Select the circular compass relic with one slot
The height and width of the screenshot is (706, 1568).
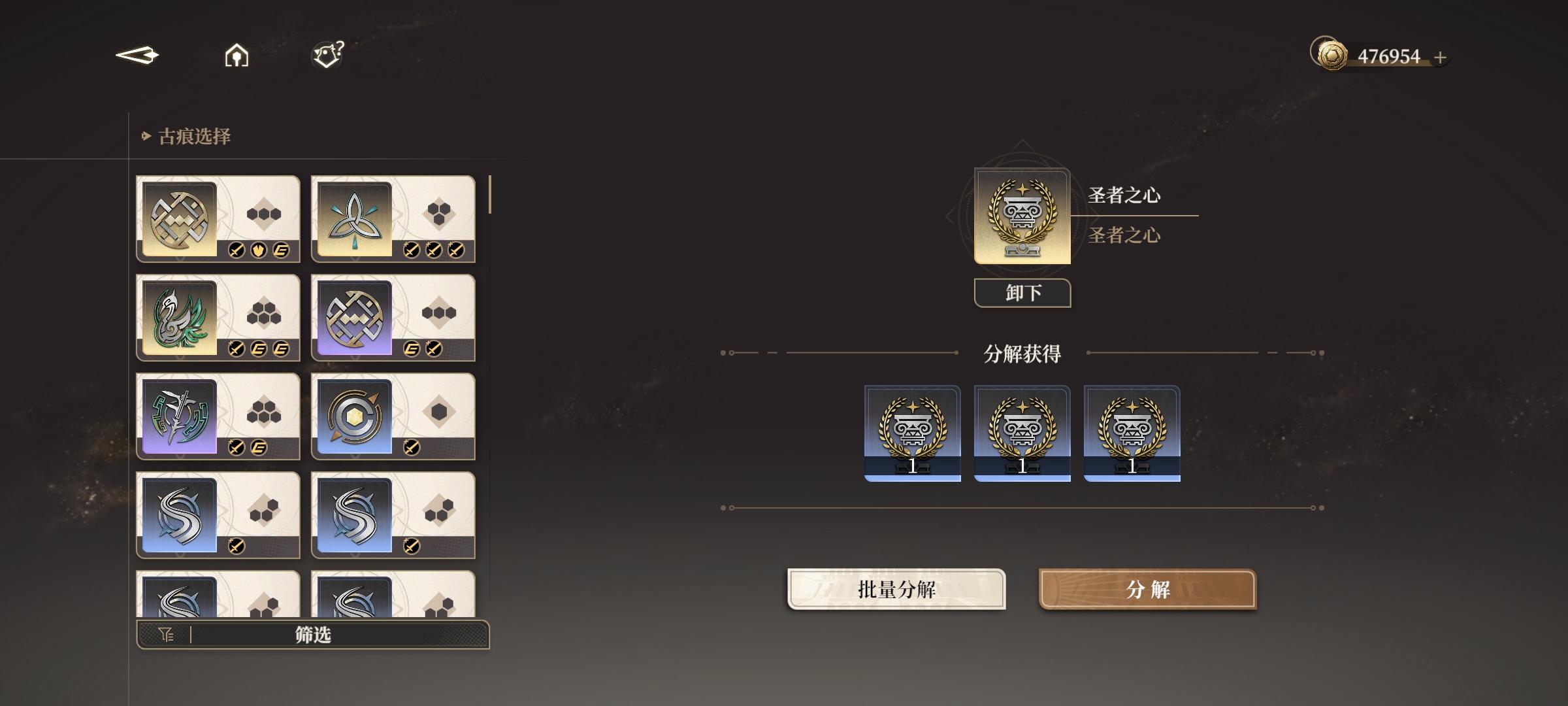coord(353,416)
